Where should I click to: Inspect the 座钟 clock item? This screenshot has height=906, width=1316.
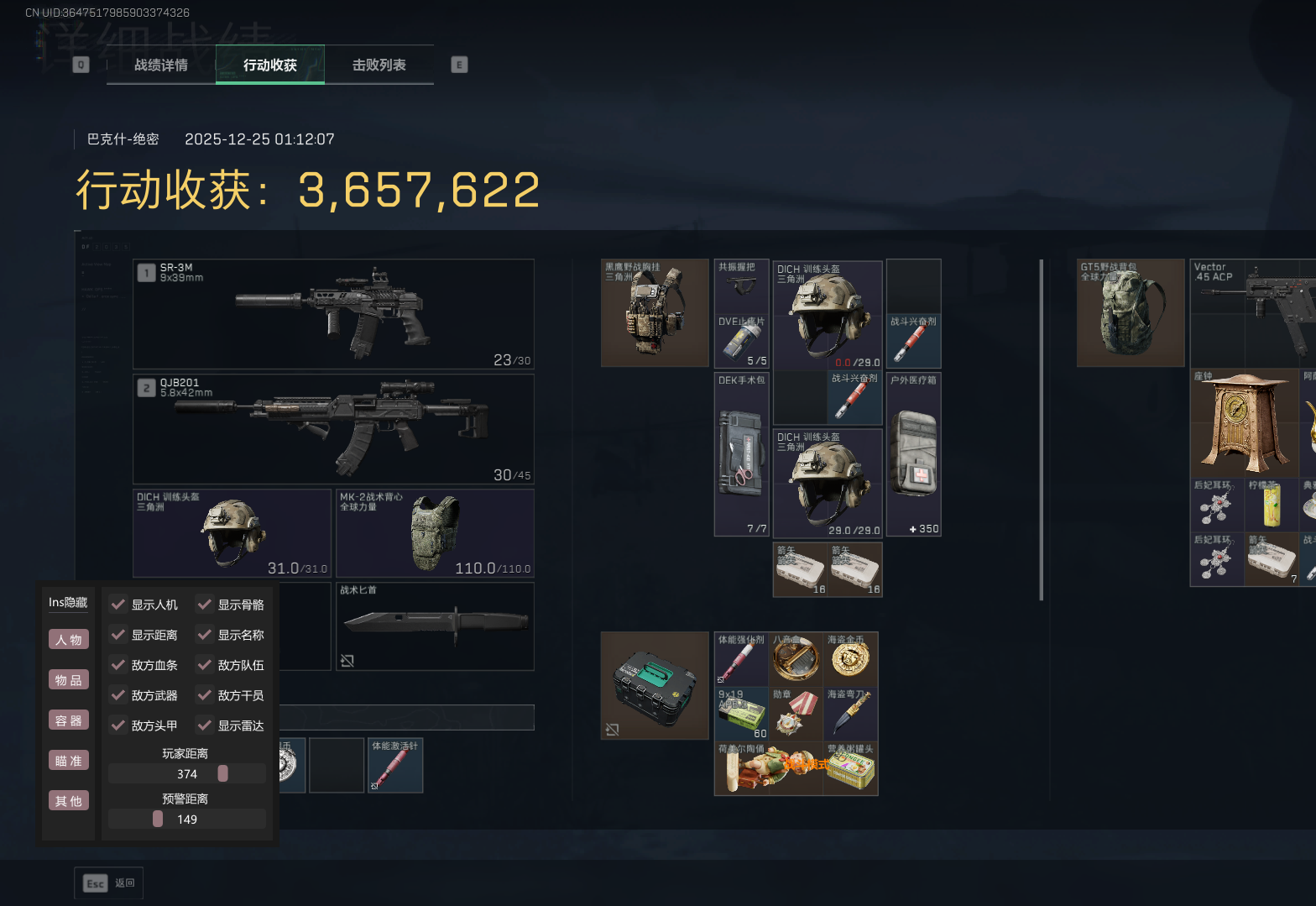click(1245, 422)
